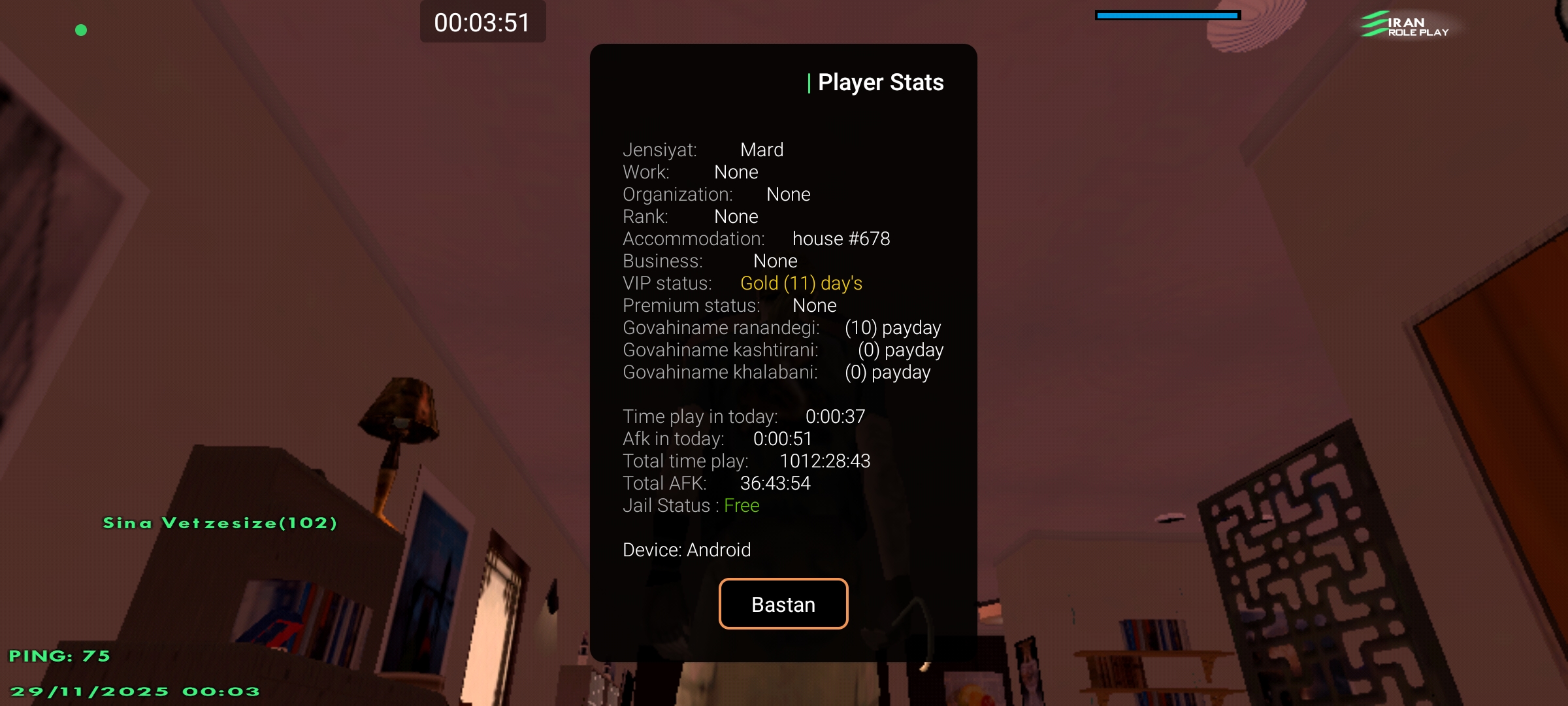Click the timer showing 00:03:51
The height and width of the screenshot is (706, 1568).
(483, 22)
